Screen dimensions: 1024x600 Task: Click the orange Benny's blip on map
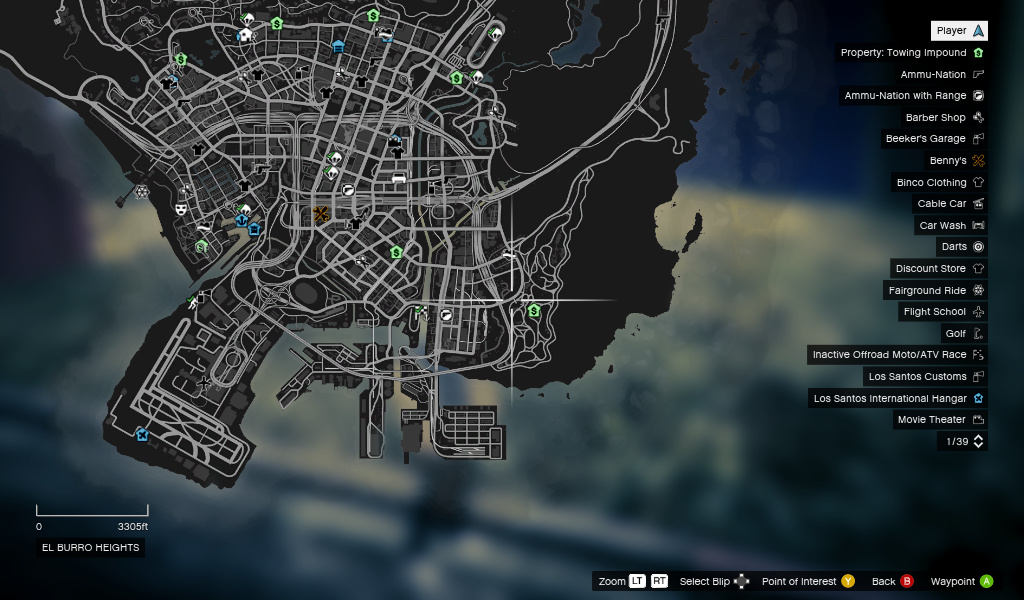[x=321, y=214]
